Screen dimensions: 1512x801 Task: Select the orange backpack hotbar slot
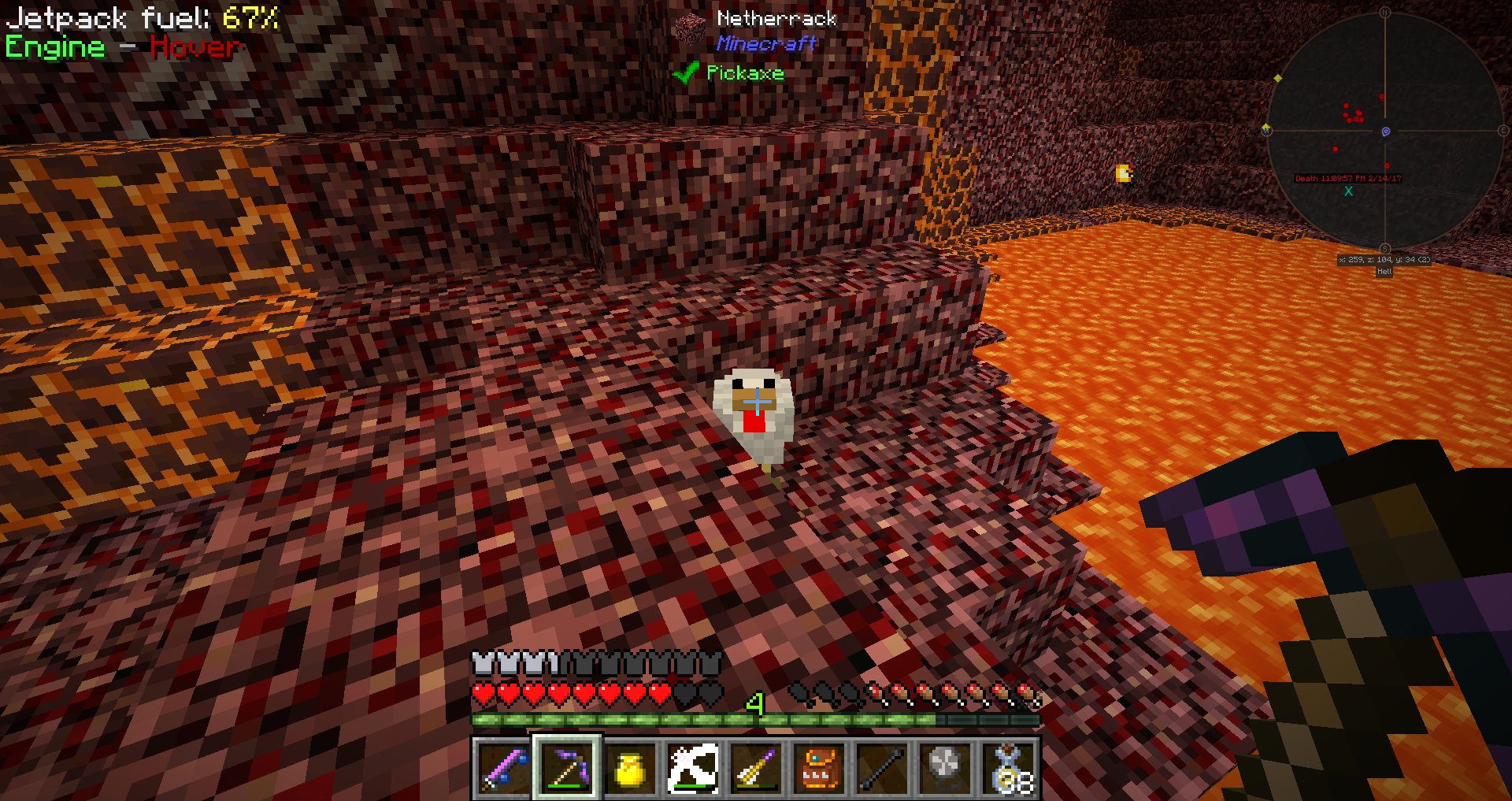pos(819,768)
